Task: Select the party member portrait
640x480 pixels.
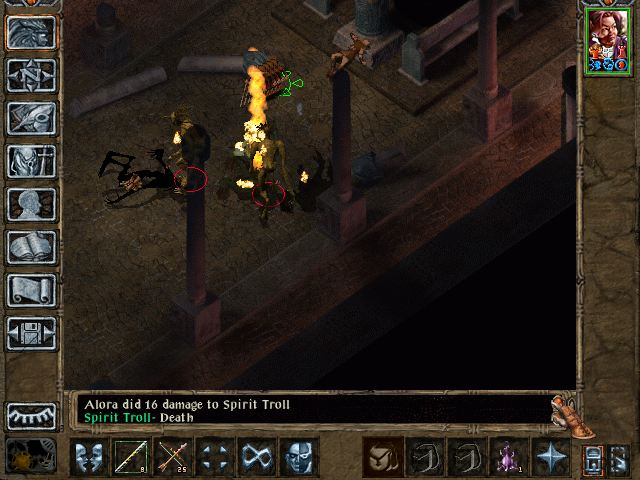Action: pyautogui.click(x=608, y=42)
